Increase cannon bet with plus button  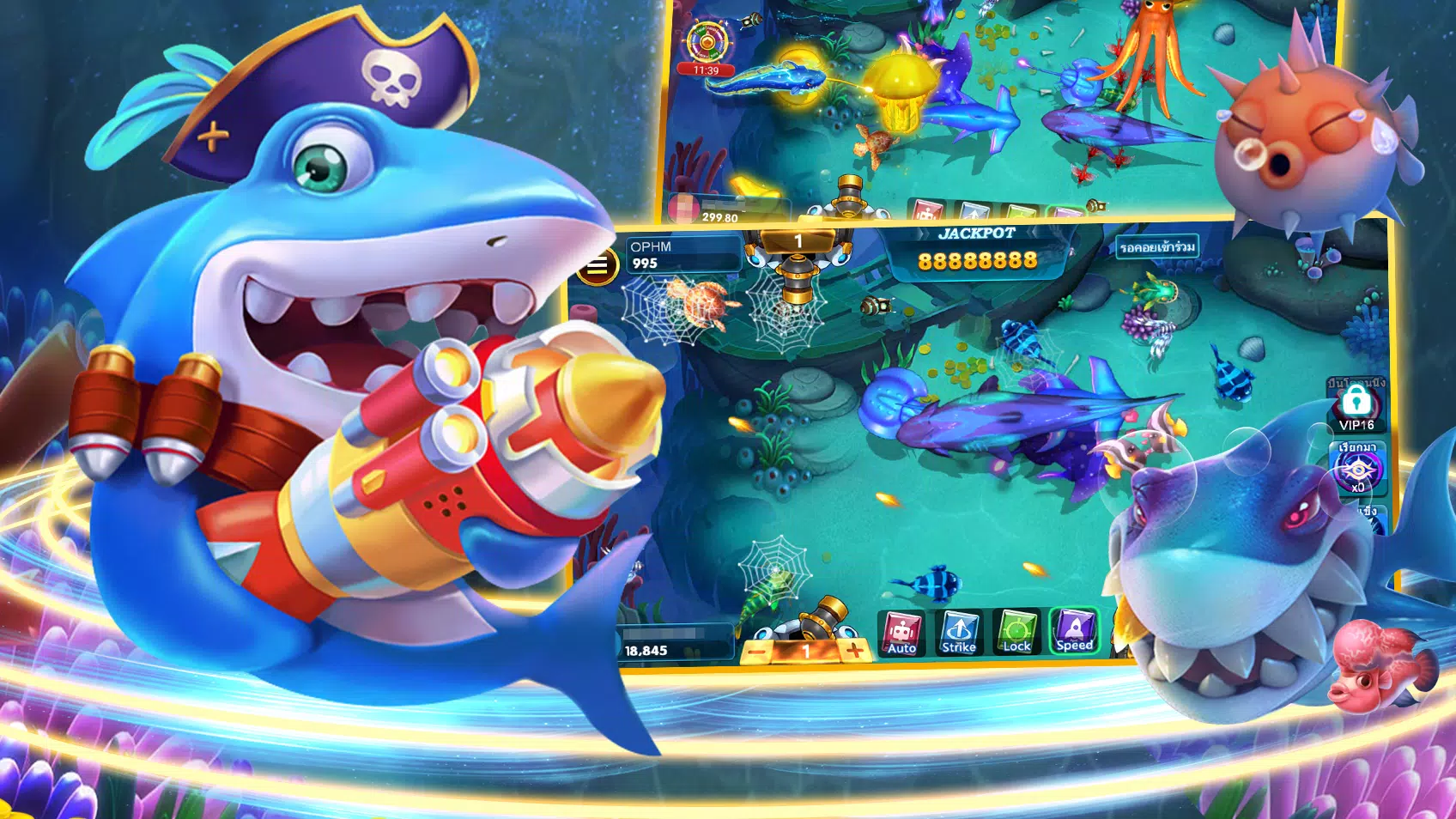(x=855, y=651)
